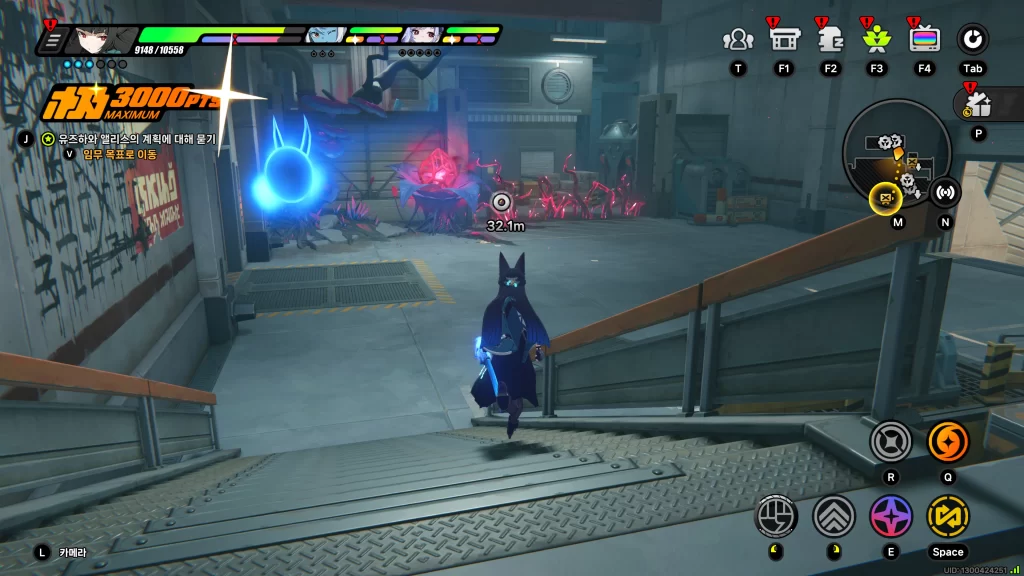Open the sleeping head profile icon
Image resolution: width=1024 pixels, height=576 pixels.
(x=830, y=39)
